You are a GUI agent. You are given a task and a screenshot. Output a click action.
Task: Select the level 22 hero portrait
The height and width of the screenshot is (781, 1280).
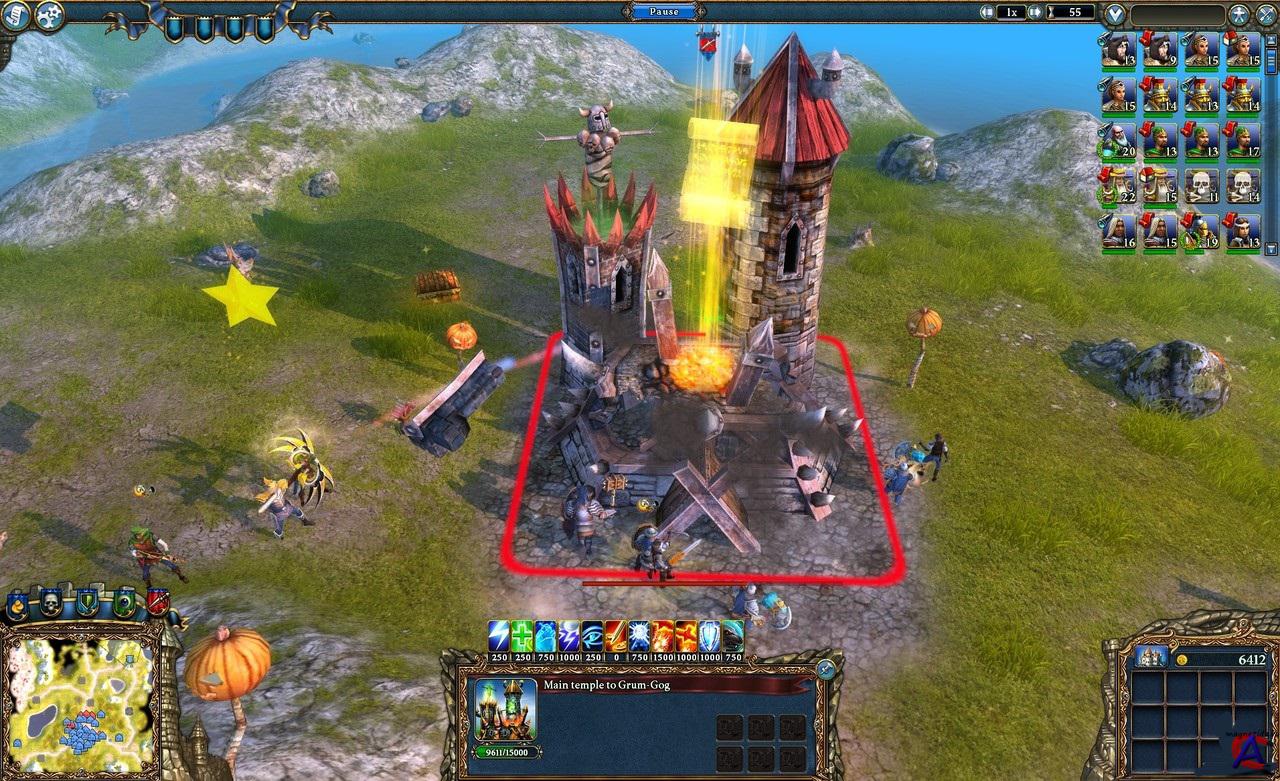coord(1118,185)
